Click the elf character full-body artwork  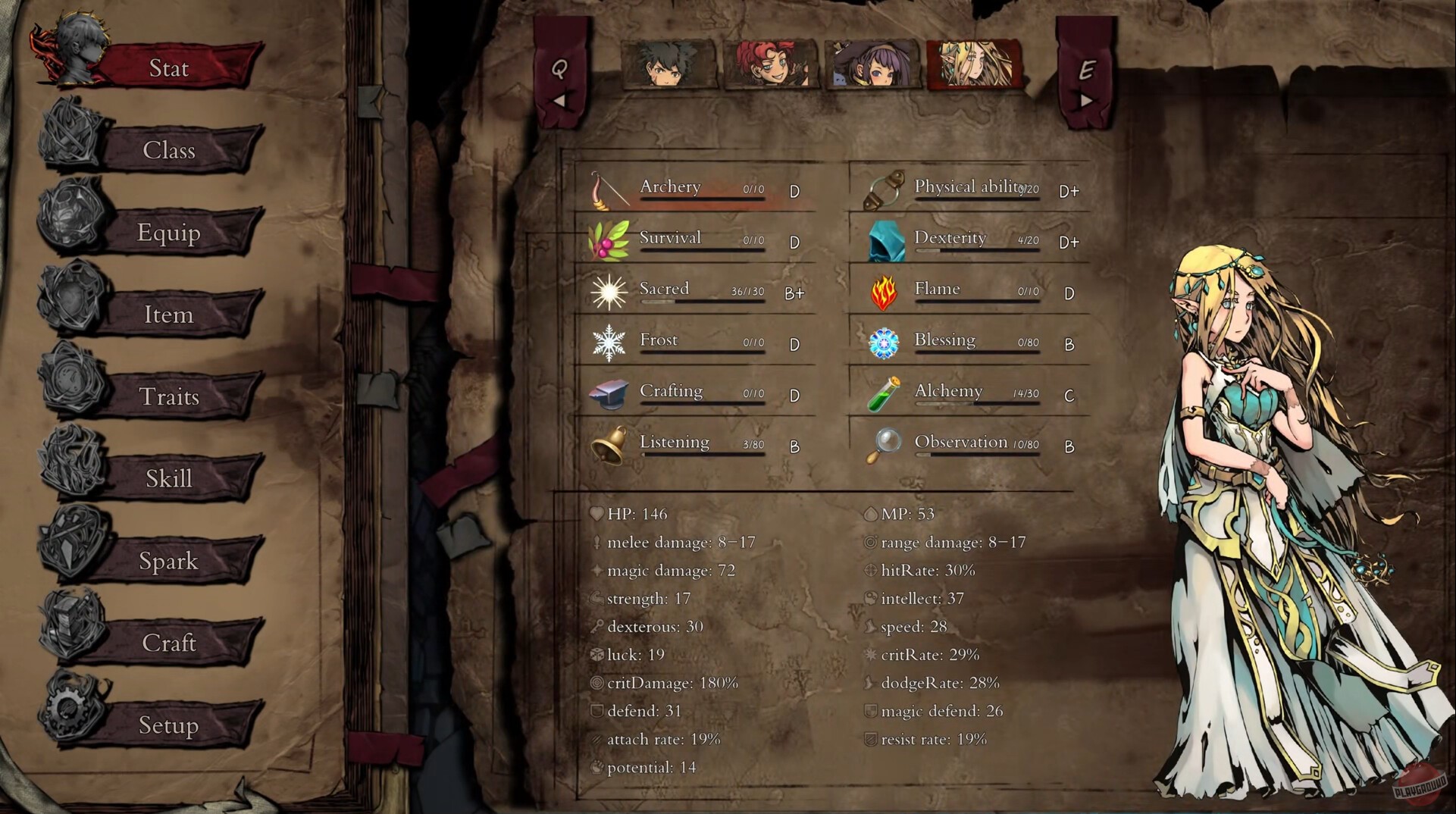1258,493
